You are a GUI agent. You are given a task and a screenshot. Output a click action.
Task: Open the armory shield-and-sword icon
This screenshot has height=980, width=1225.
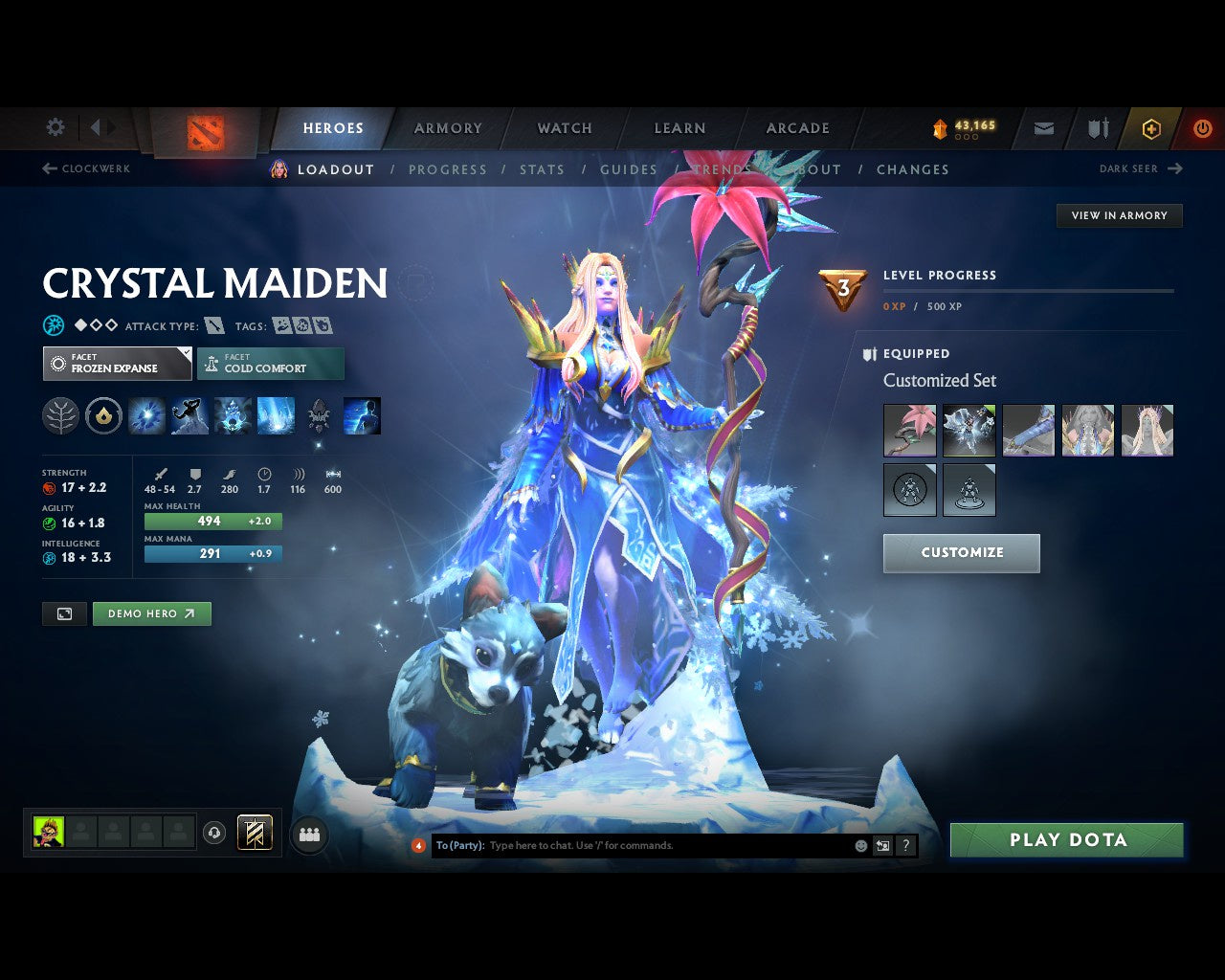click(1096, 127)
